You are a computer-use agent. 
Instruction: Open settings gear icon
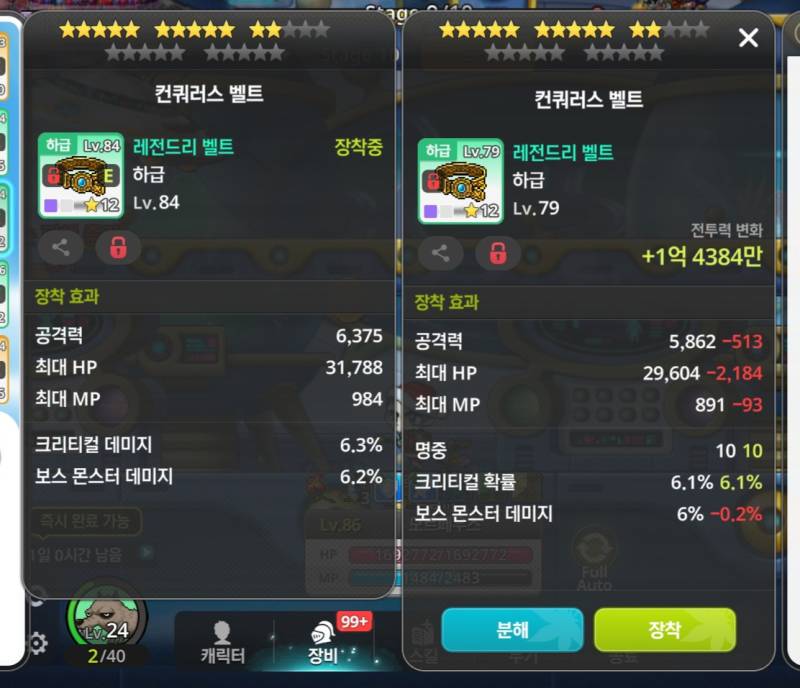click(37, 643)
